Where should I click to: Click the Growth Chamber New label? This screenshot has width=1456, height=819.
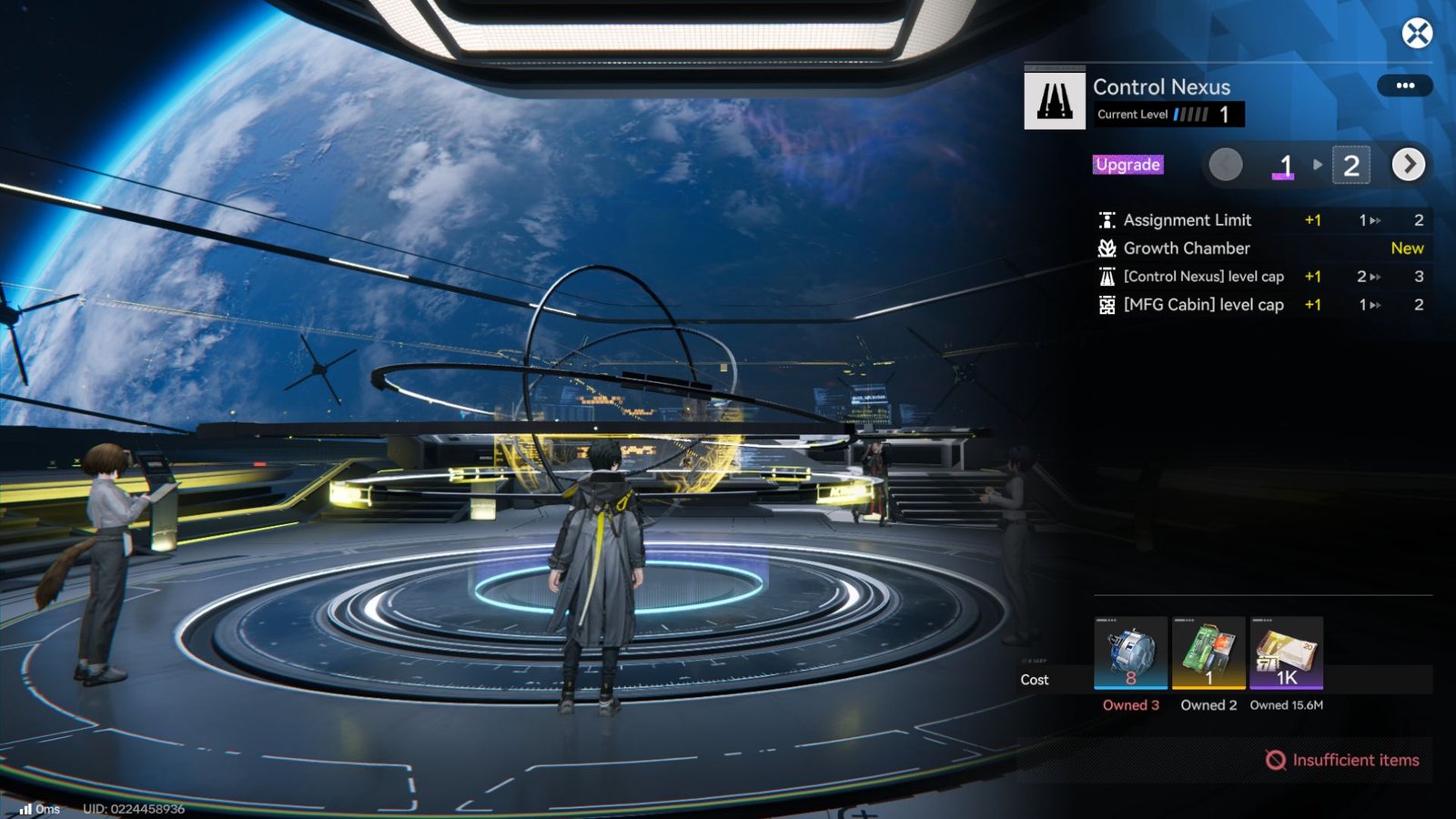point(1408,248)
